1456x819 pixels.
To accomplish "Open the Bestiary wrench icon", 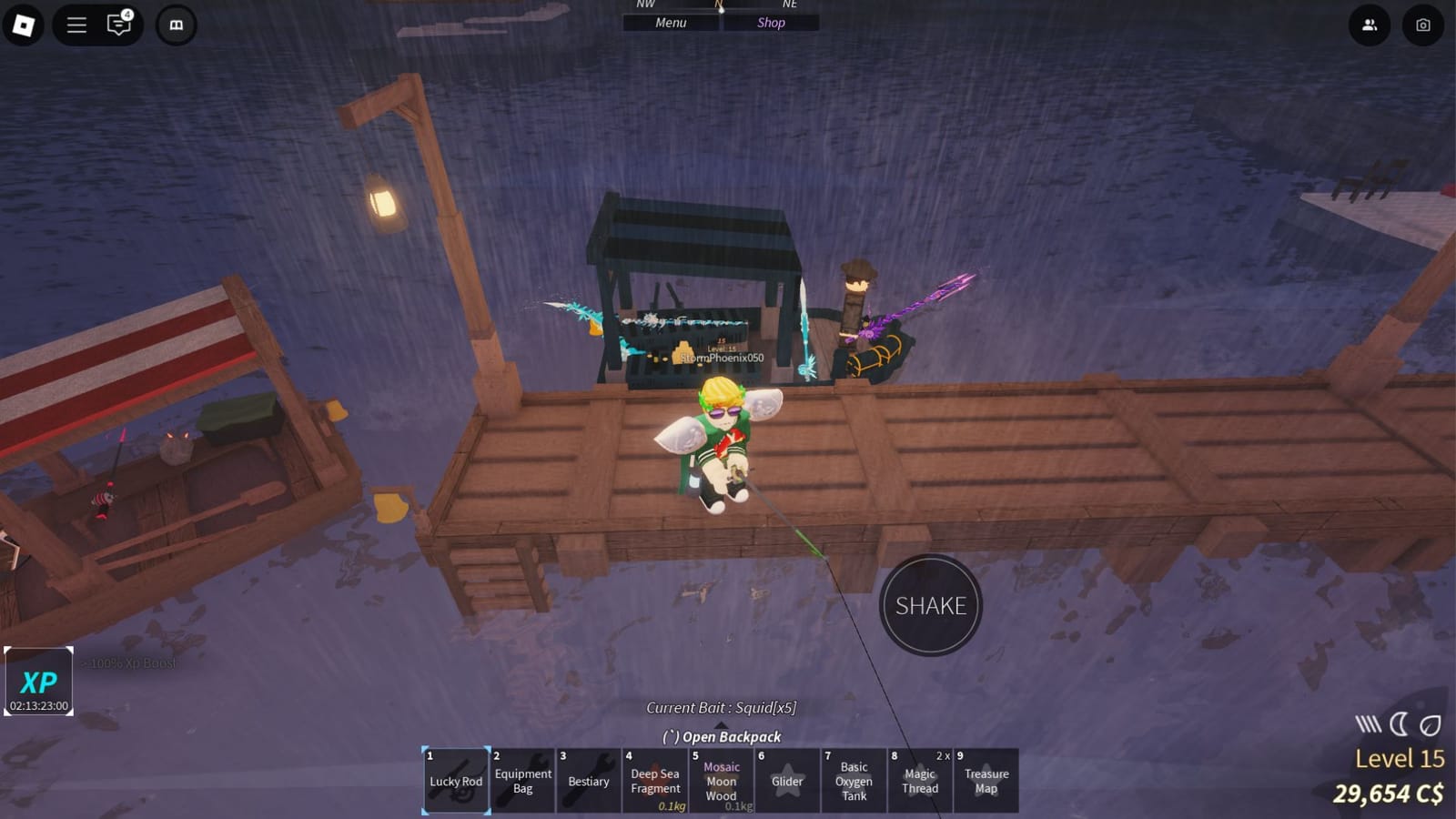I will pos(589,781).
